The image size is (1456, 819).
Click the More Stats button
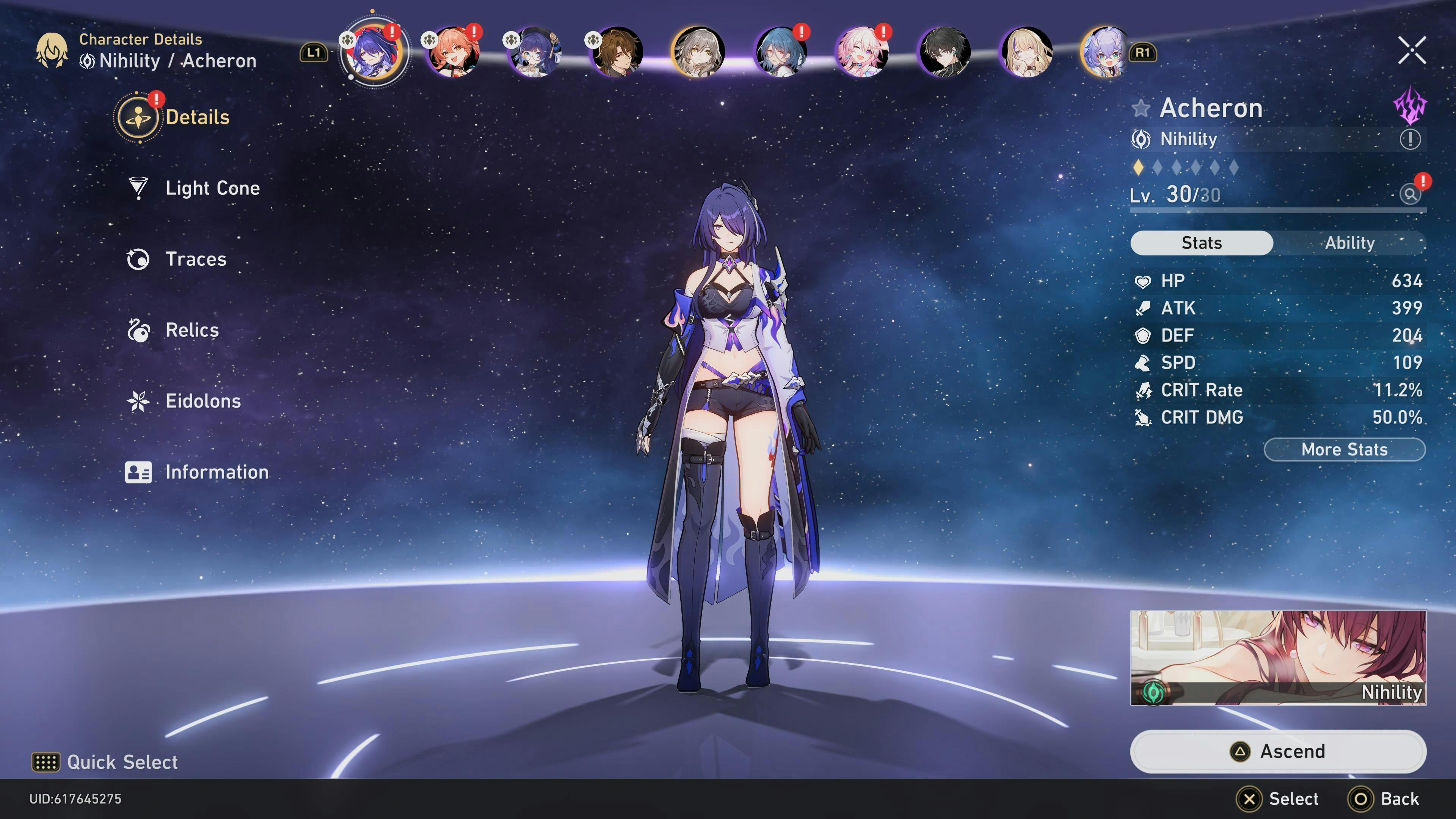[x=1344, y=450]
